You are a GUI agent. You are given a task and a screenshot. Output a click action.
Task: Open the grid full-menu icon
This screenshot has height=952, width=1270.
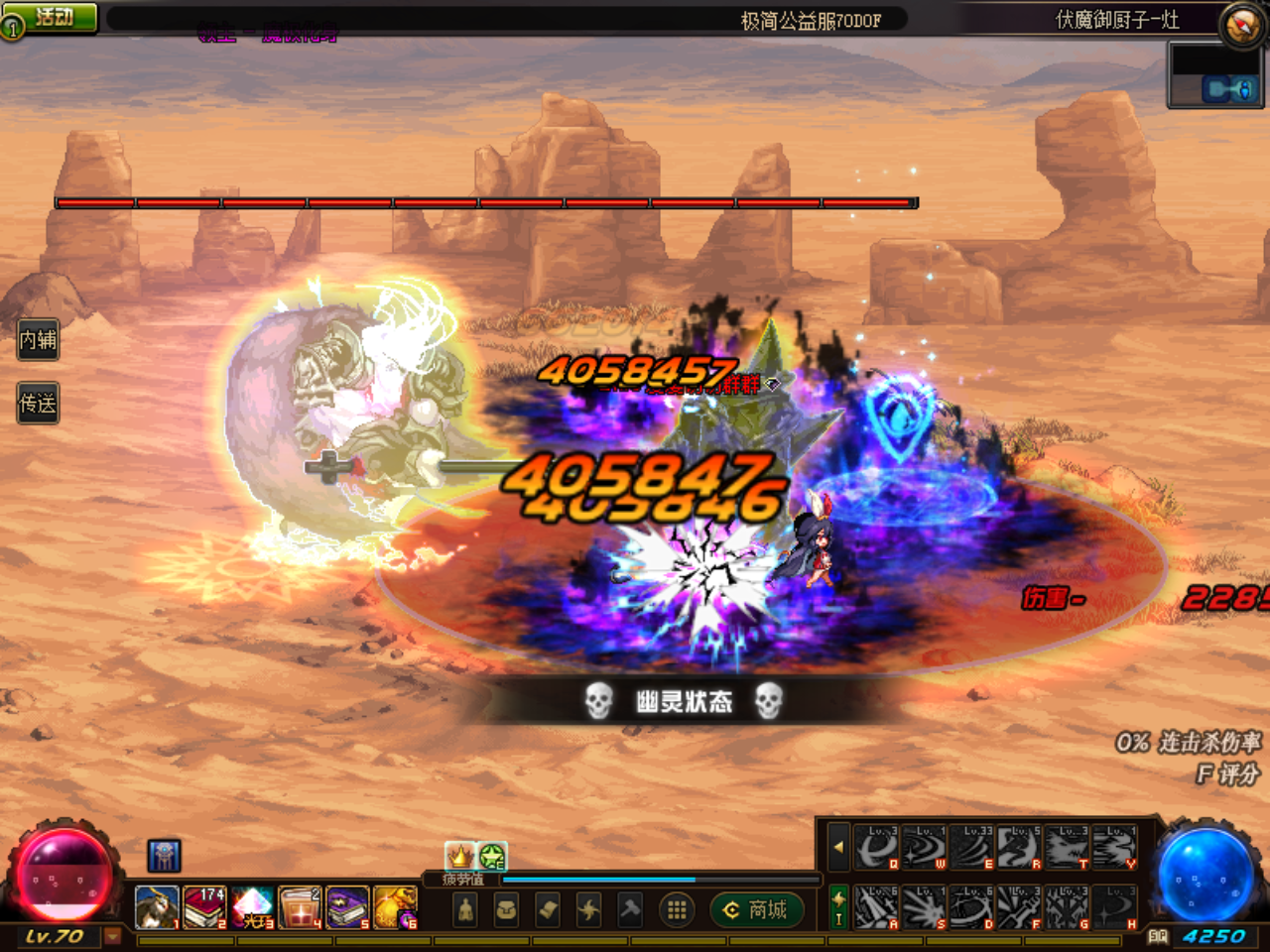[x=676, y=910]
